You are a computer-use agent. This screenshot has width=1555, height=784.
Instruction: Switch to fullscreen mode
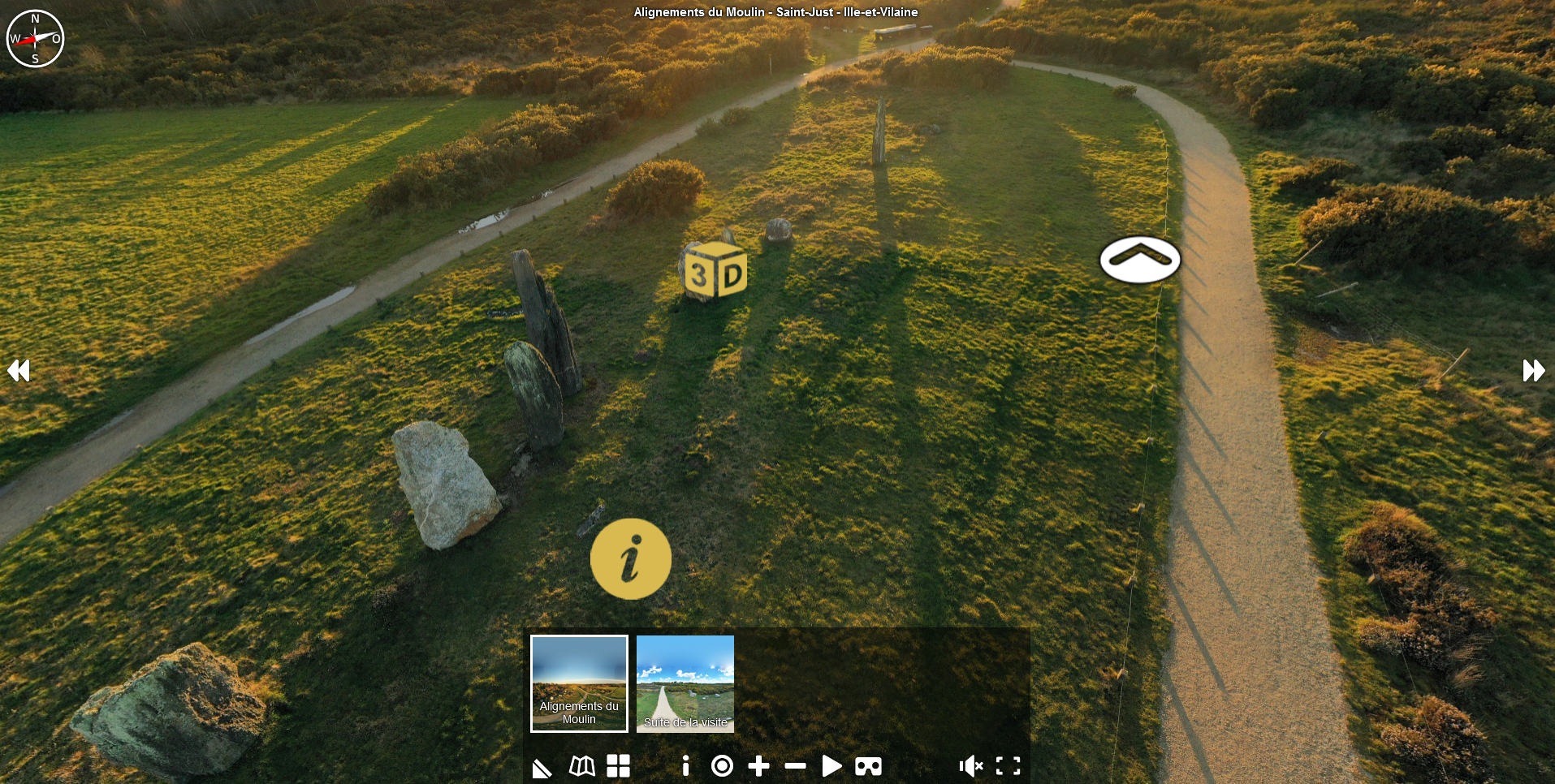tap(1008, 766)
